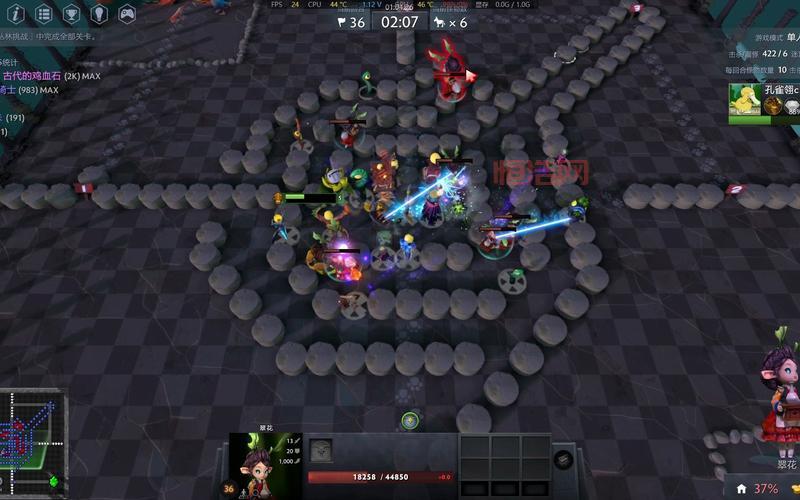Open the list menu icon
Screen dimensions: 800x500
[43, 14]
